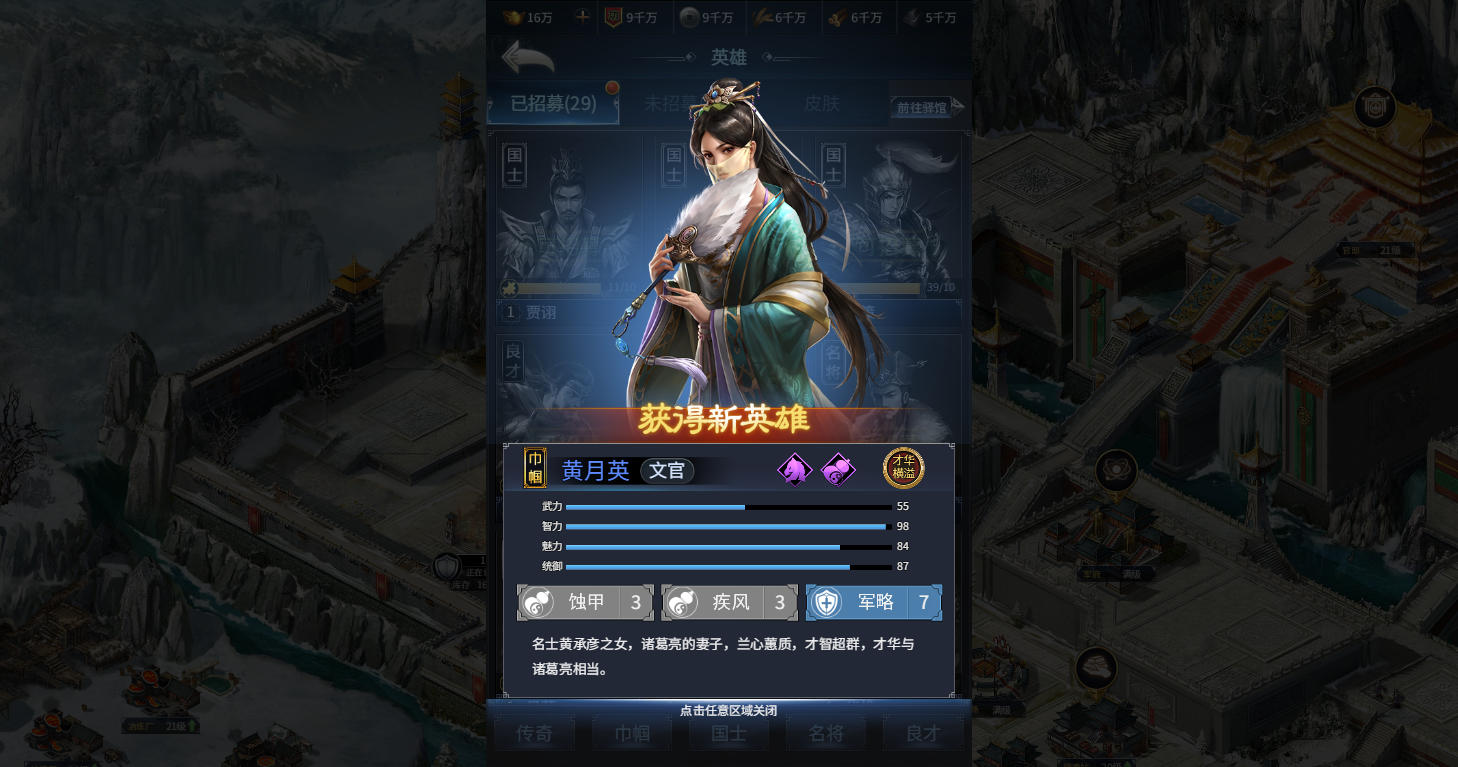Viewport: 1458px width, 767px height.
Task: Click the purple horse diamond icon
Action: 794,469
